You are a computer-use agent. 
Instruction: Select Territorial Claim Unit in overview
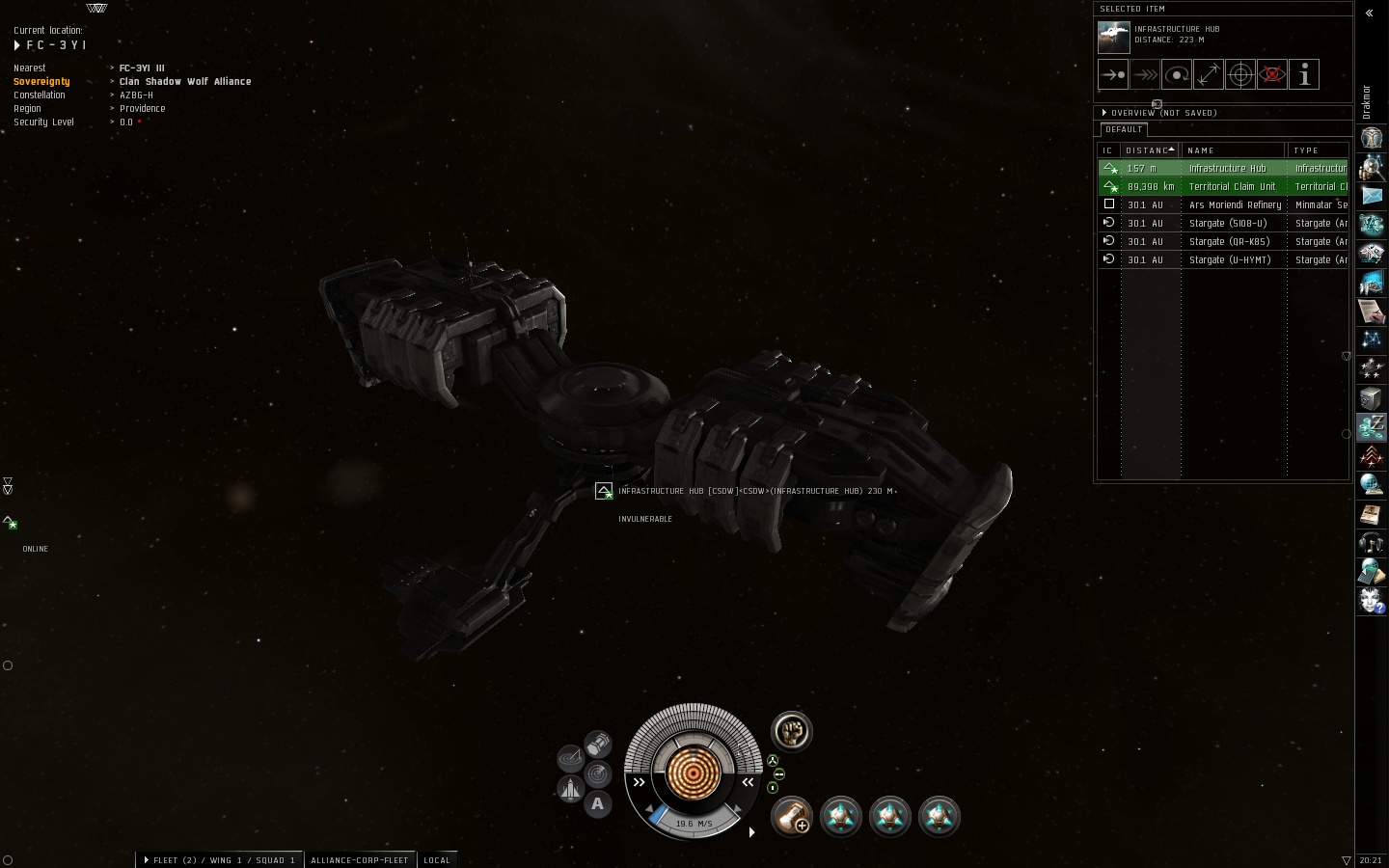(1232, 187)
